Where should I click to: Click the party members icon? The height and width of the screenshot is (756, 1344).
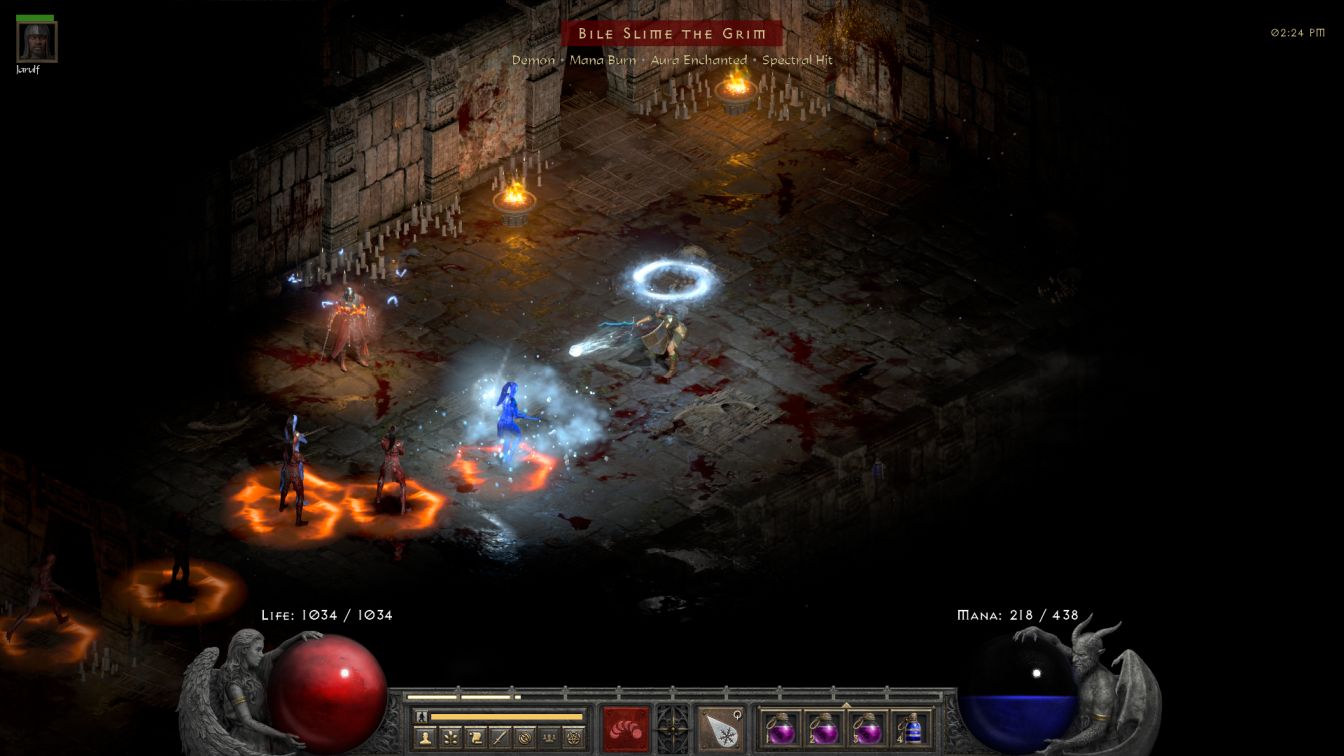548,738
